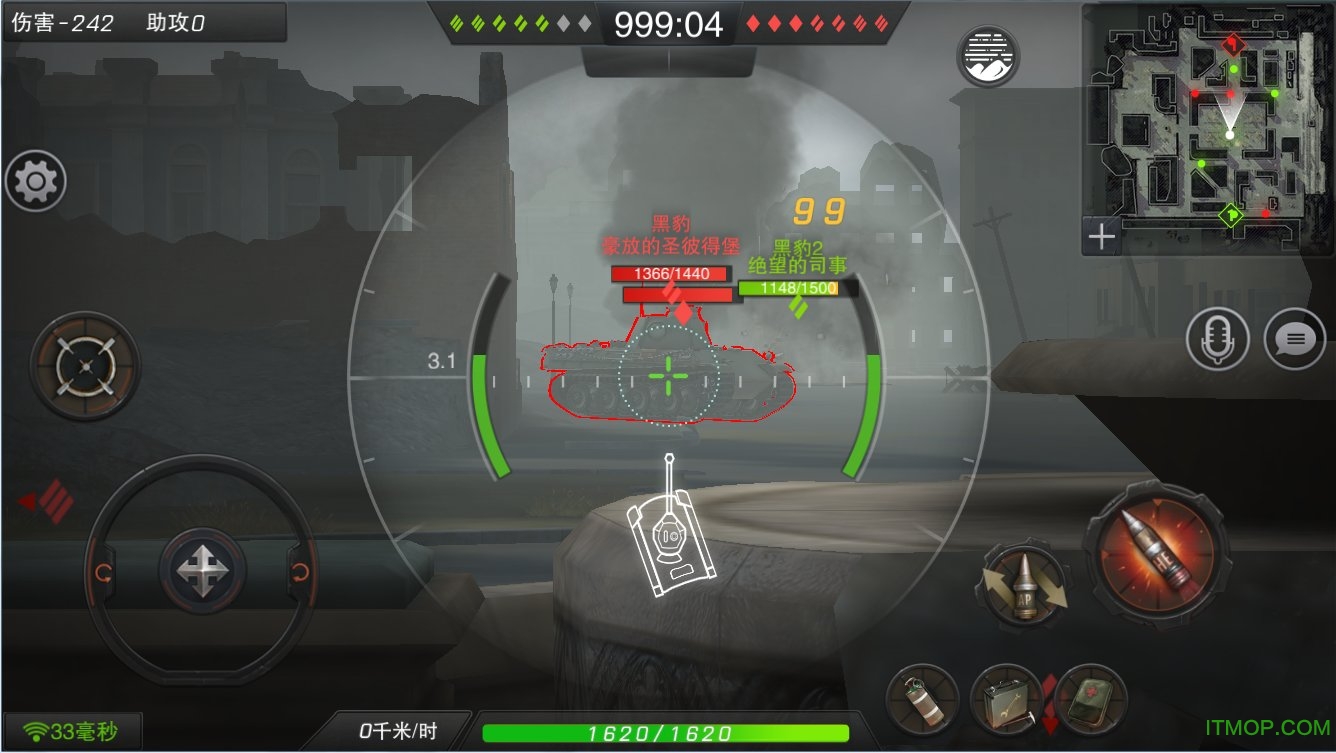
Task: Open the text chat bubble
Action: (1295, 339)
